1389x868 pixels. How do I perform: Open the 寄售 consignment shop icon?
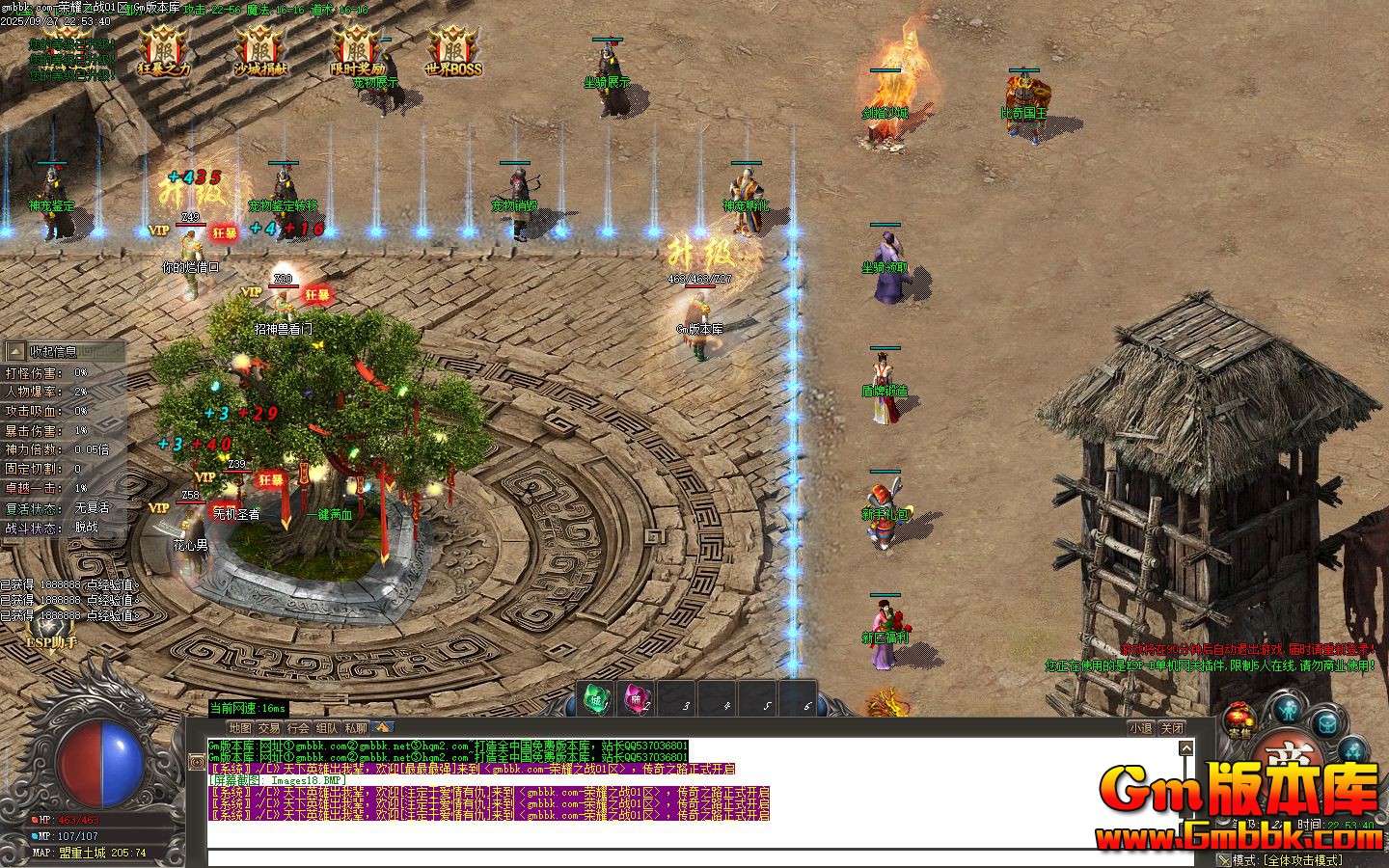[1238, 721]
